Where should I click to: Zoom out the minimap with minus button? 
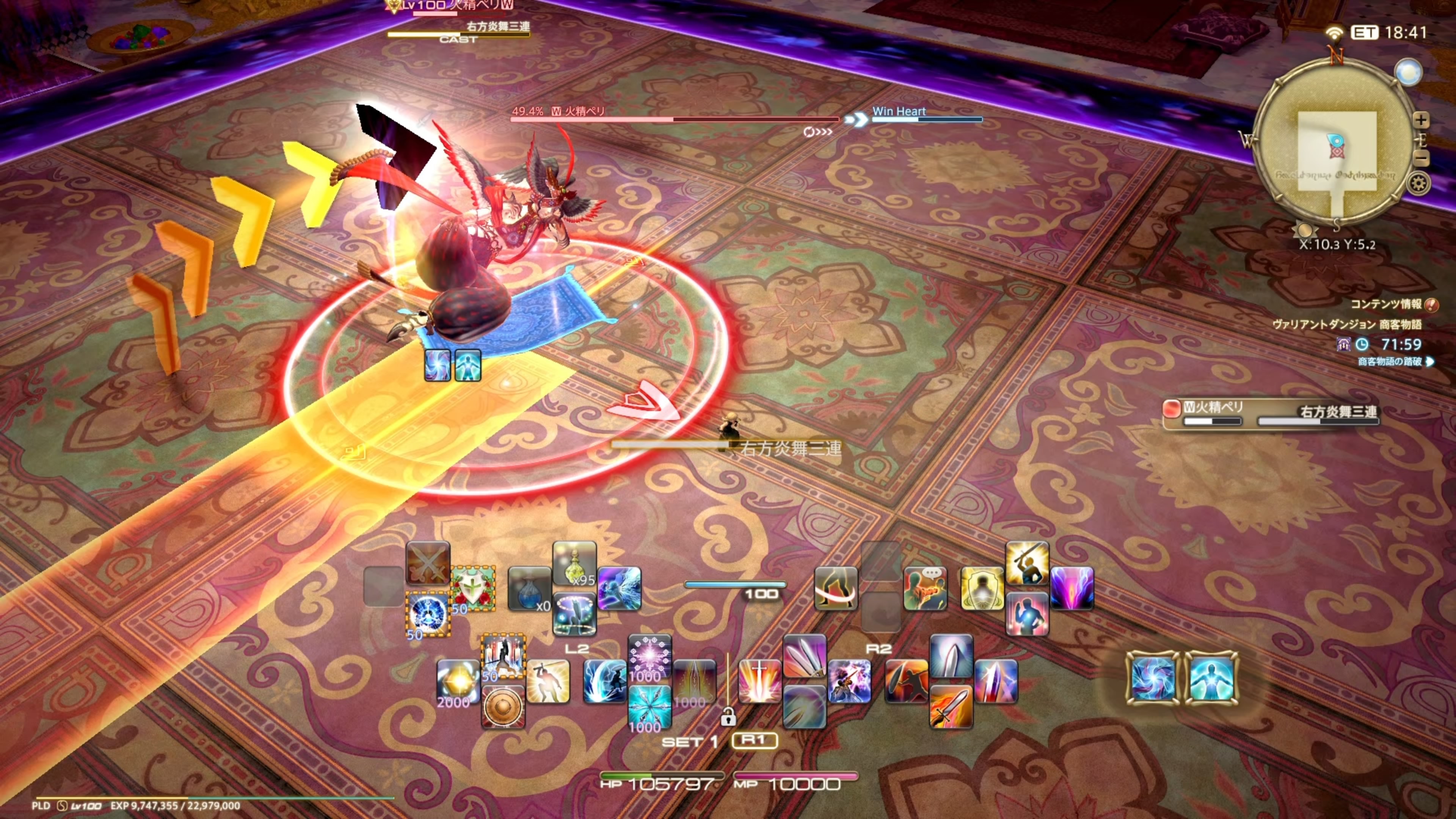click(x=1420, y=158)
